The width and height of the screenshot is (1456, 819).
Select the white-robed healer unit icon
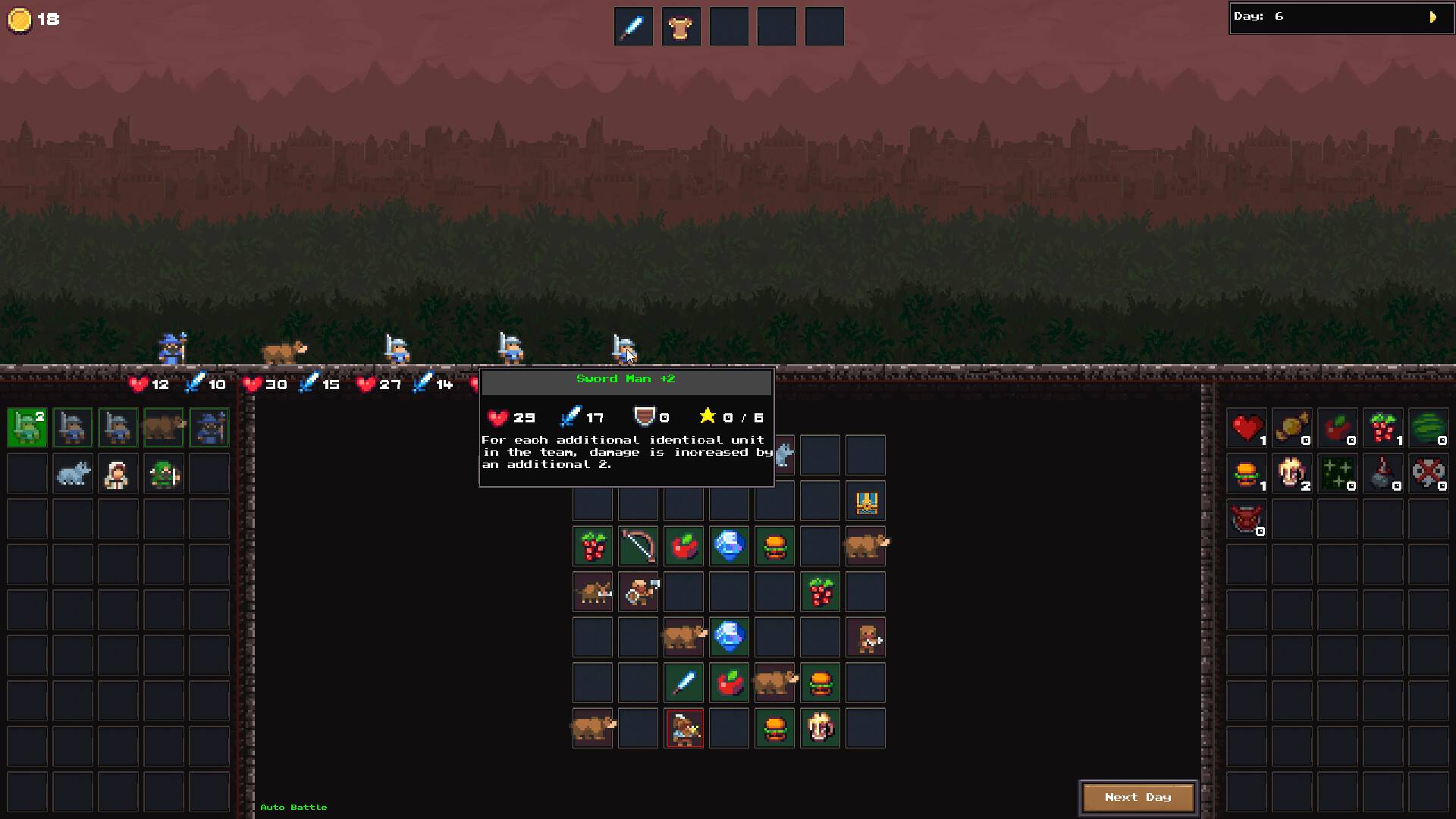point(118,473)
